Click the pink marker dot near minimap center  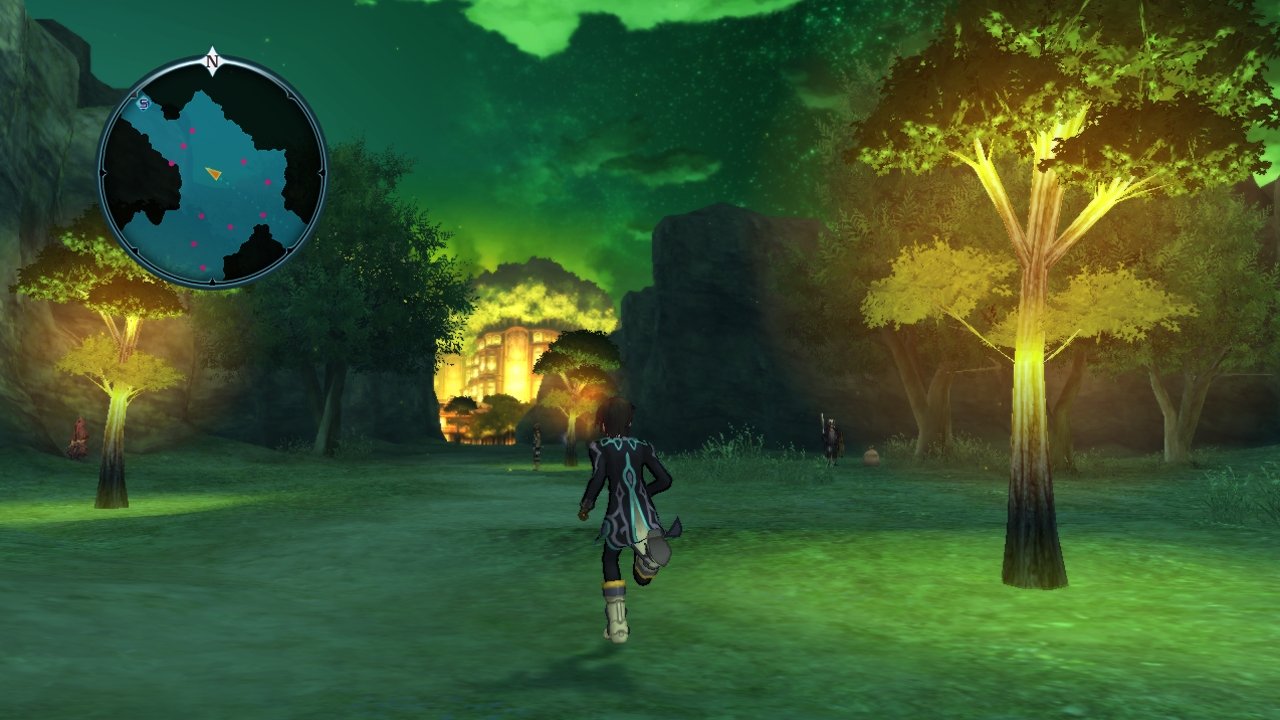tap(243, 161)
